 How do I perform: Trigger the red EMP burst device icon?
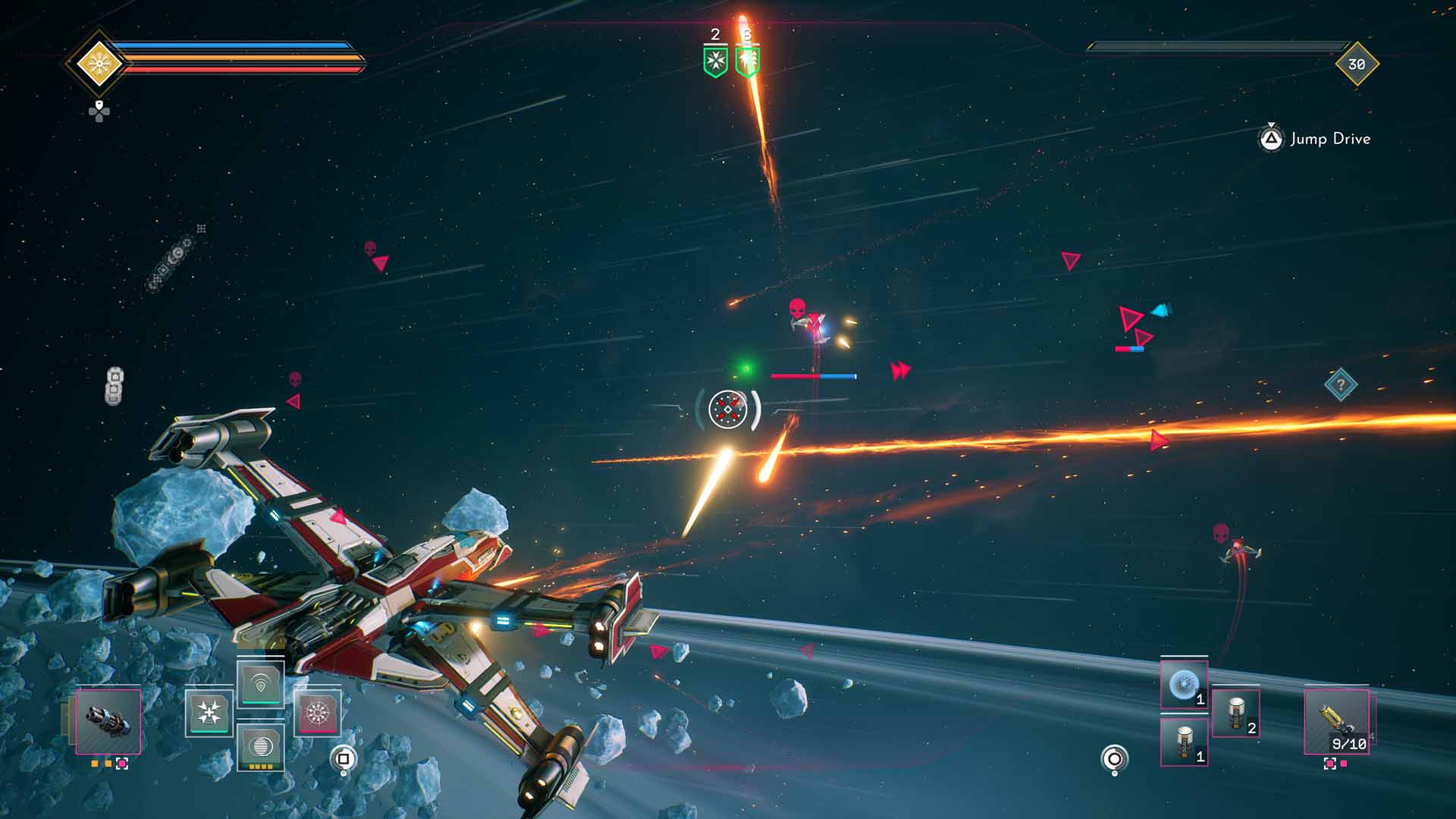(x=318, y=714)
